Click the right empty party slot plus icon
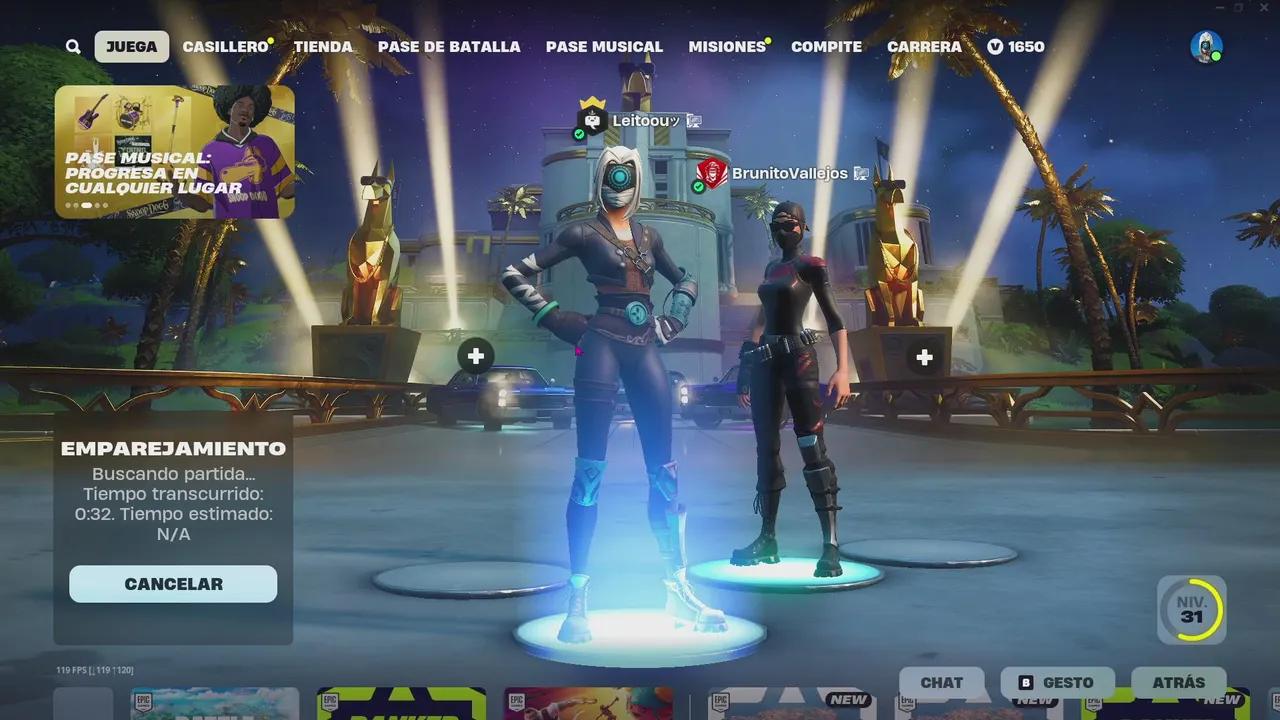 click(x=923, y=355)
